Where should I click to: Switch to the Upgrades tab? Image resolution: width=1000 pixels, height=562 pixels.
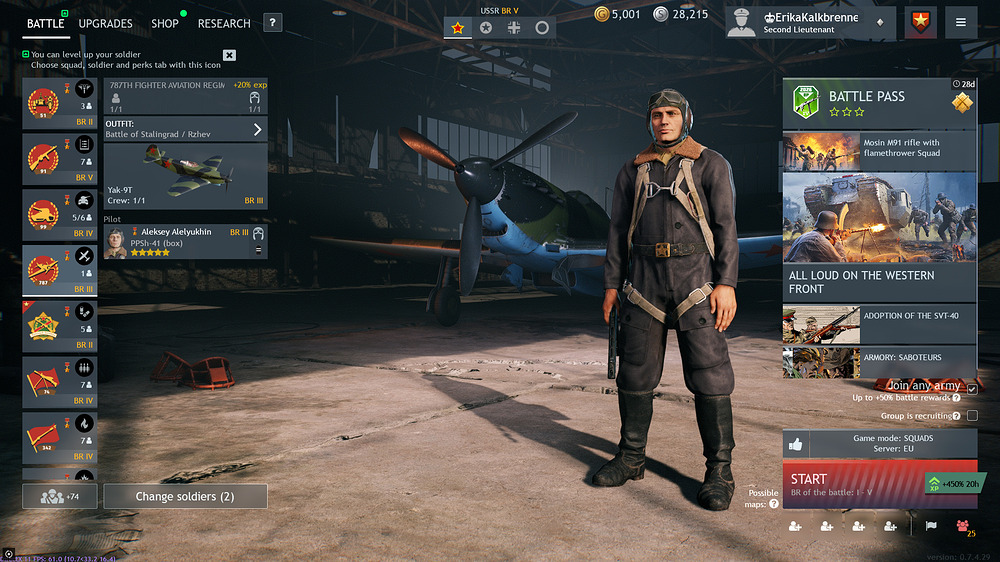point(105,23)
